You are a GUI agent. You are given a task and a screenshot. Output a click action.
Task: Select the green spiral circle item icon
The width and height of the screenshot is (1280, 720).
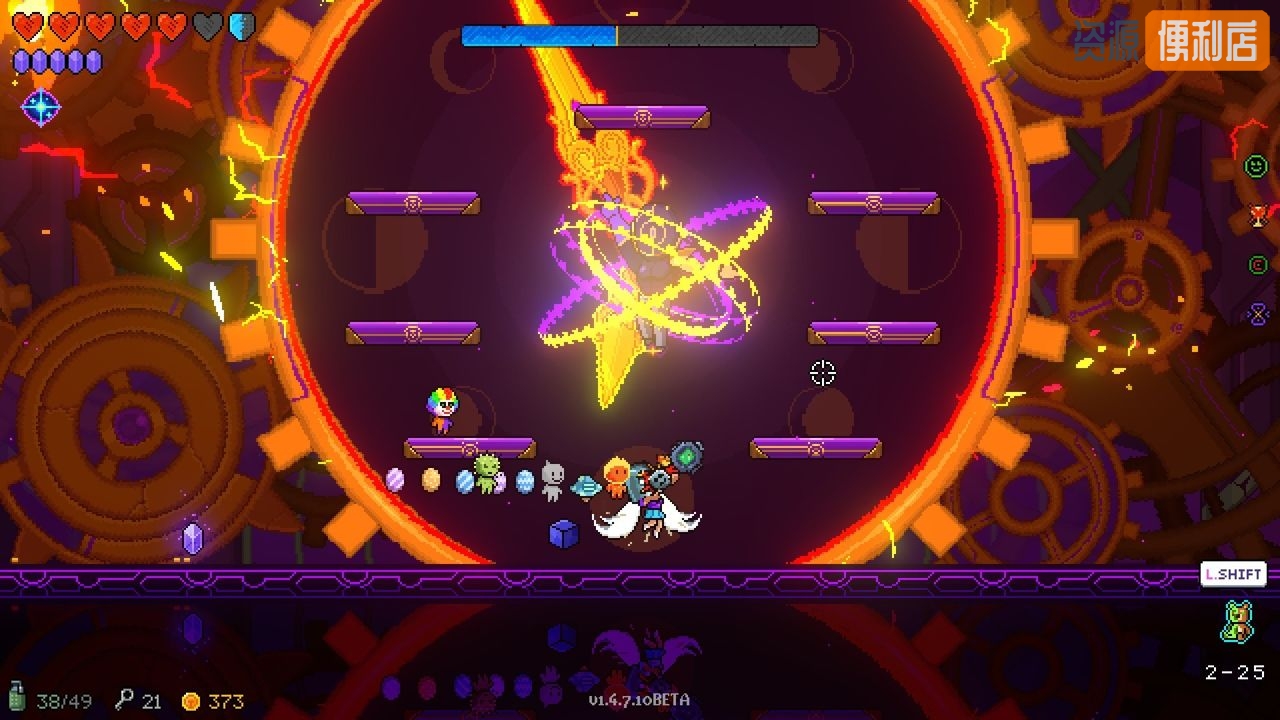pos(1257,265)
